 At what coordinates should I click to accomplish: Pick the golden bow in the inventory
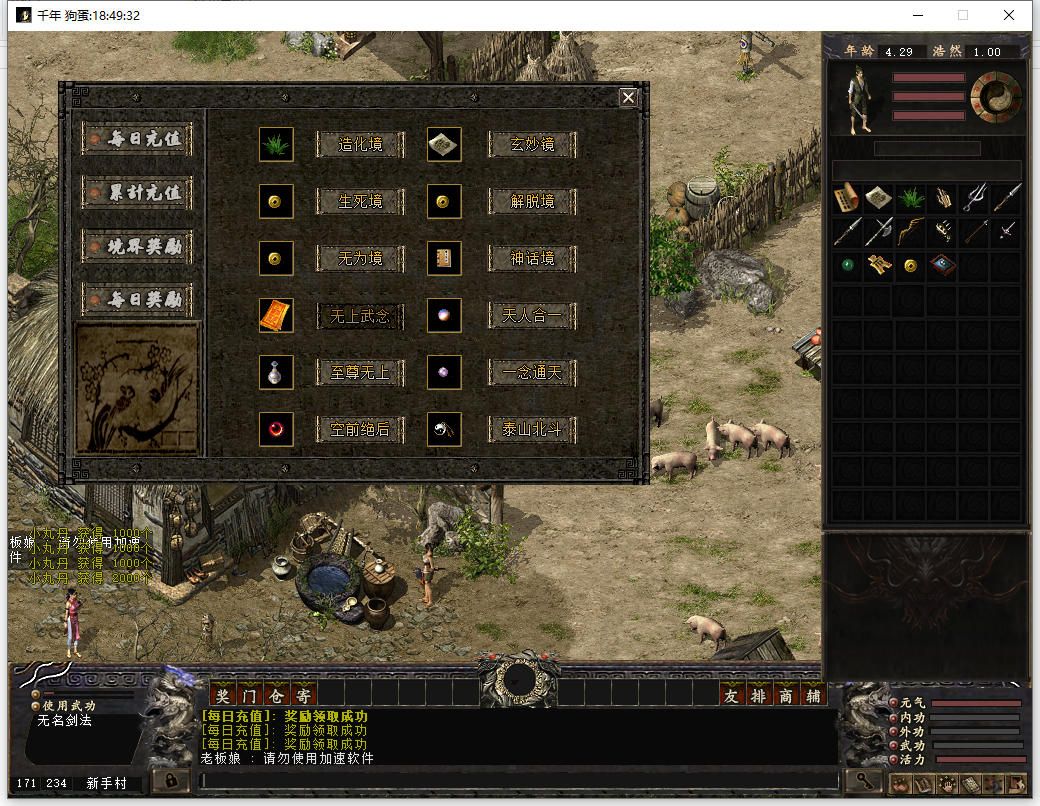tap(910, 232)
